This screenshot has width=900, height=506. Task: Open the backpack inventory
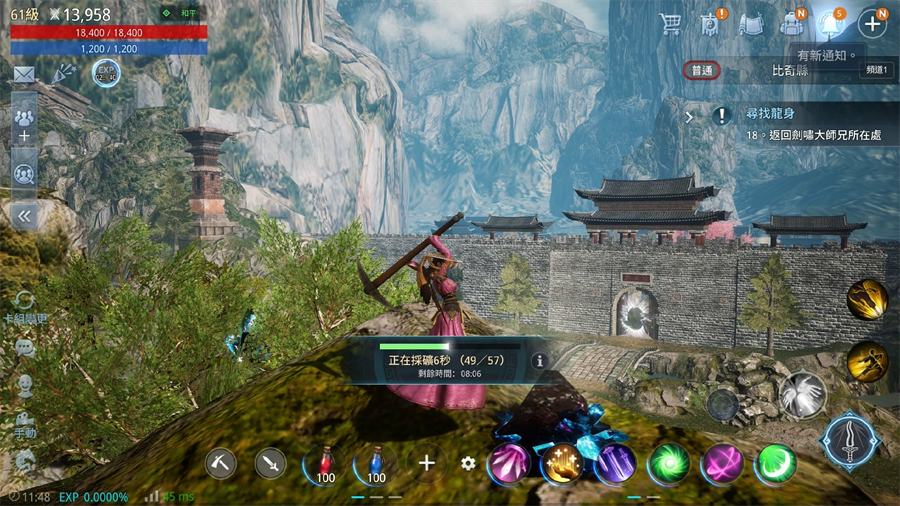792,24
